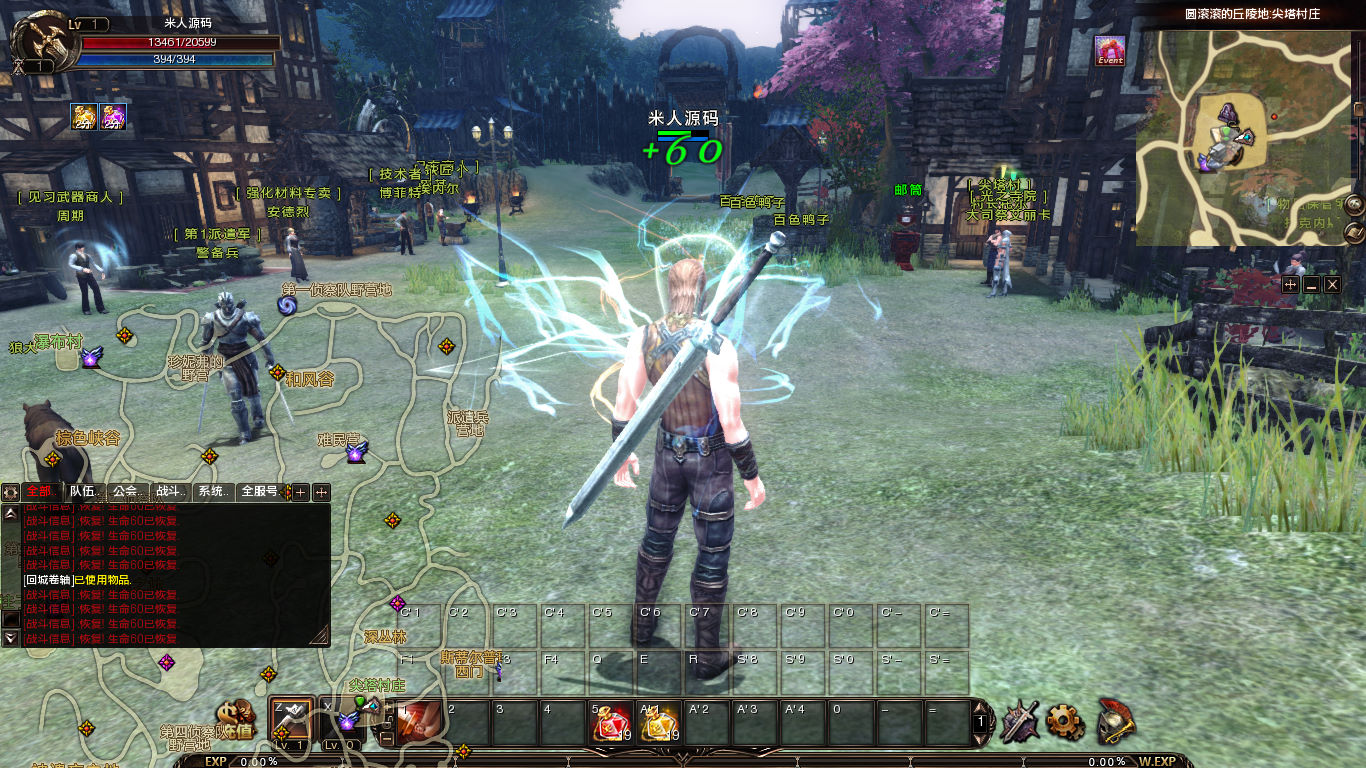Open the 战斗 chat tab
Image resolution: width=1366 pixels, height=768 pixels.
pos(169,492)
